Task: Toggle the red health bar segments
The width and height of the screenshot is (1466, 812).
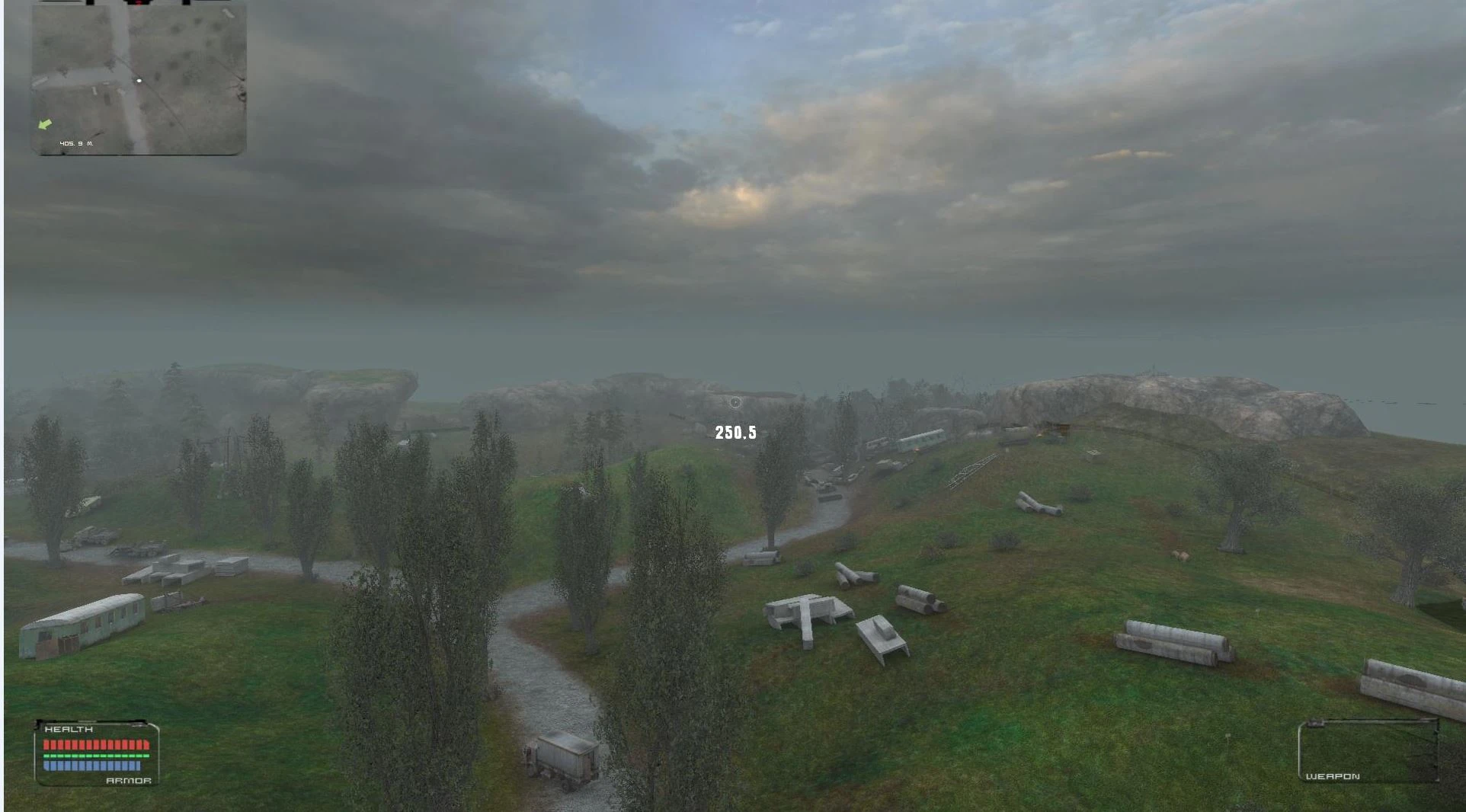Action: 96,743
